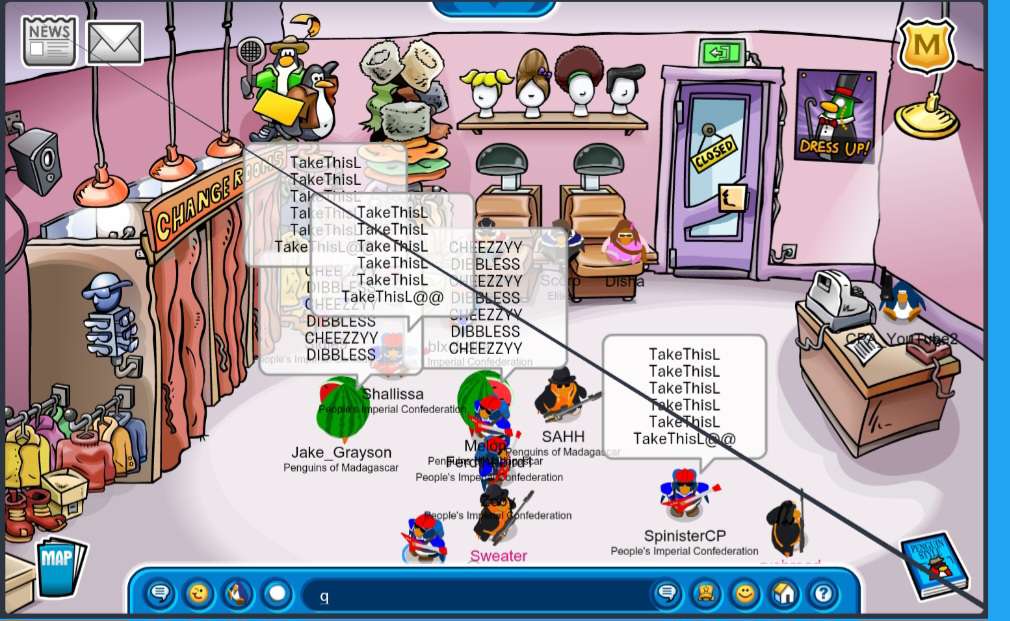This screenshot has width=1010, height=621.
Task: Open the penguin actions menu
Action: click(238, 594)
